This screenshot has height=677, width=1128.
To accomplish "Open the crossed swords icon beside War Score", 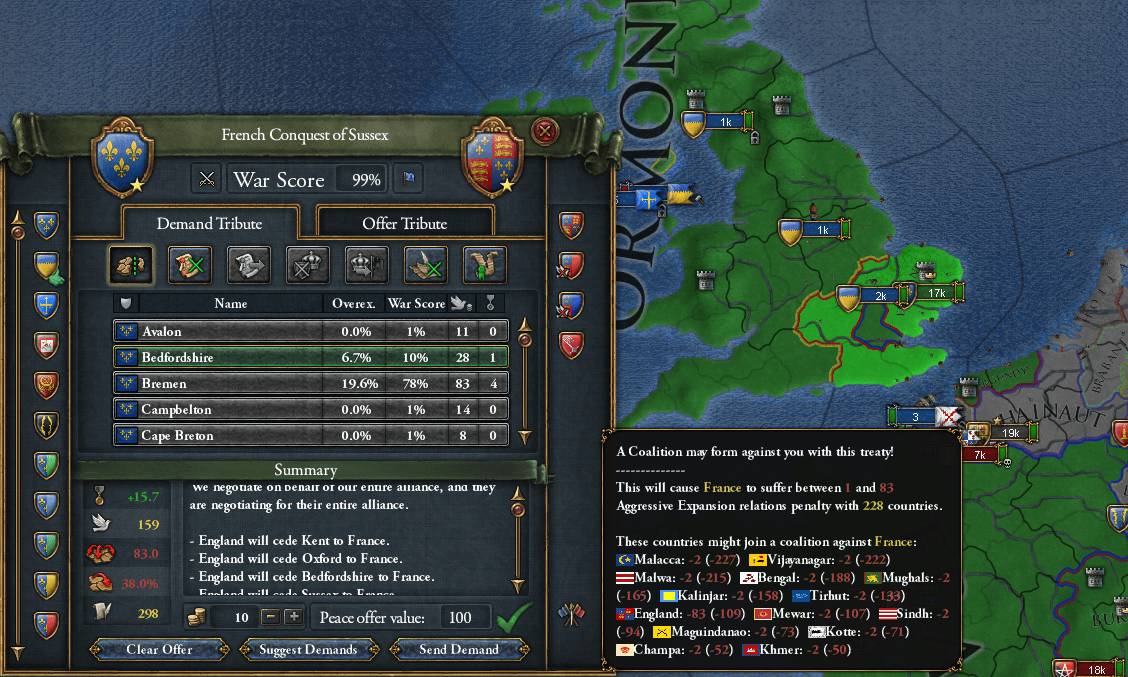I will click(x=207, y=179).
